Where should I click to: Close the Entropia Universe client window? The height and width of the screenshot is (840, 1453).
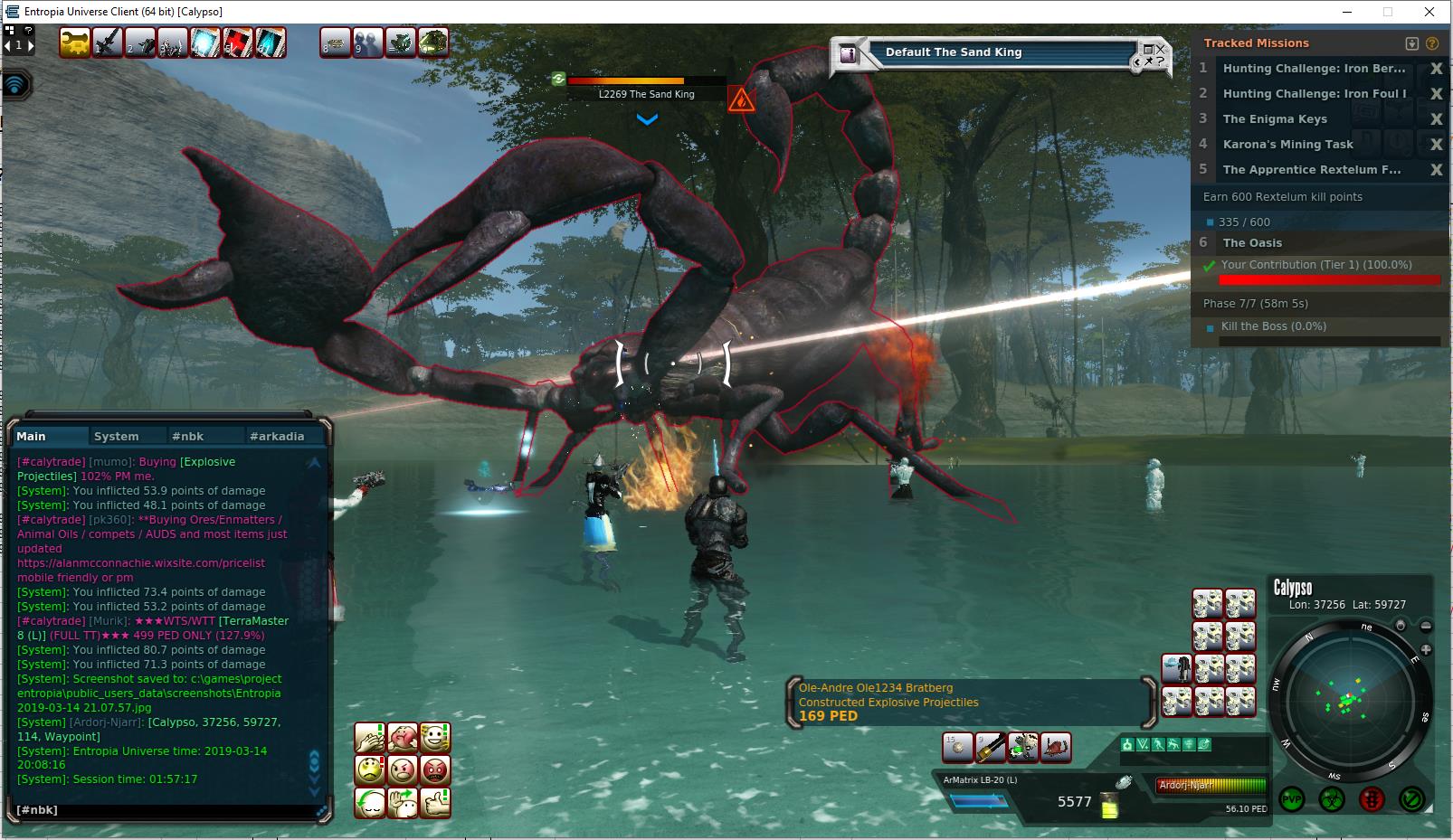tap(1429, 12)
